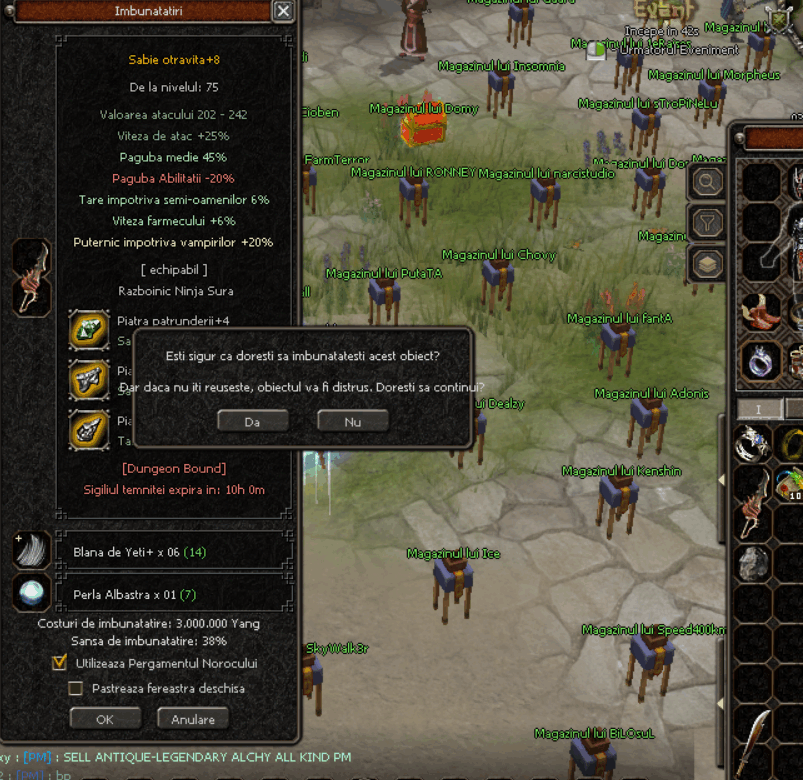Switch to inventory page I tab
803x780 pixels.
(757, 409)
